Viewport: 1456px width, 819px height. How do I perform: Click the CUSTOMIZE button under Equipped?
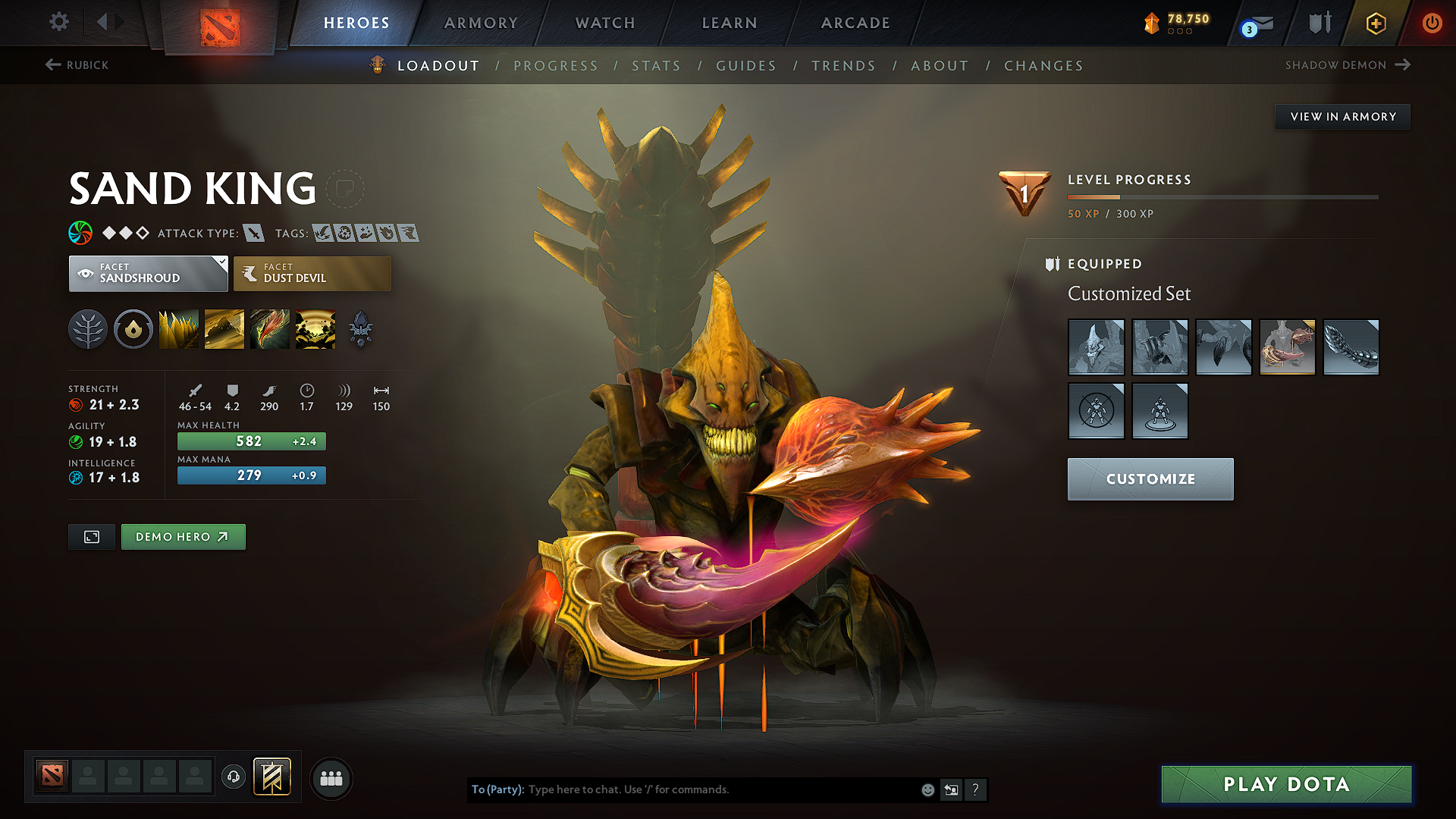(x=1150, y=479)
